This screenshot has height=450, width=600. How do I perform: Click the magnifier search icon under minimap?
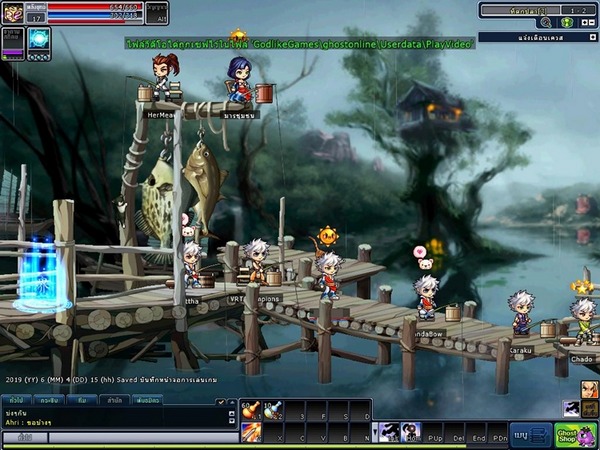pos(546,22)
